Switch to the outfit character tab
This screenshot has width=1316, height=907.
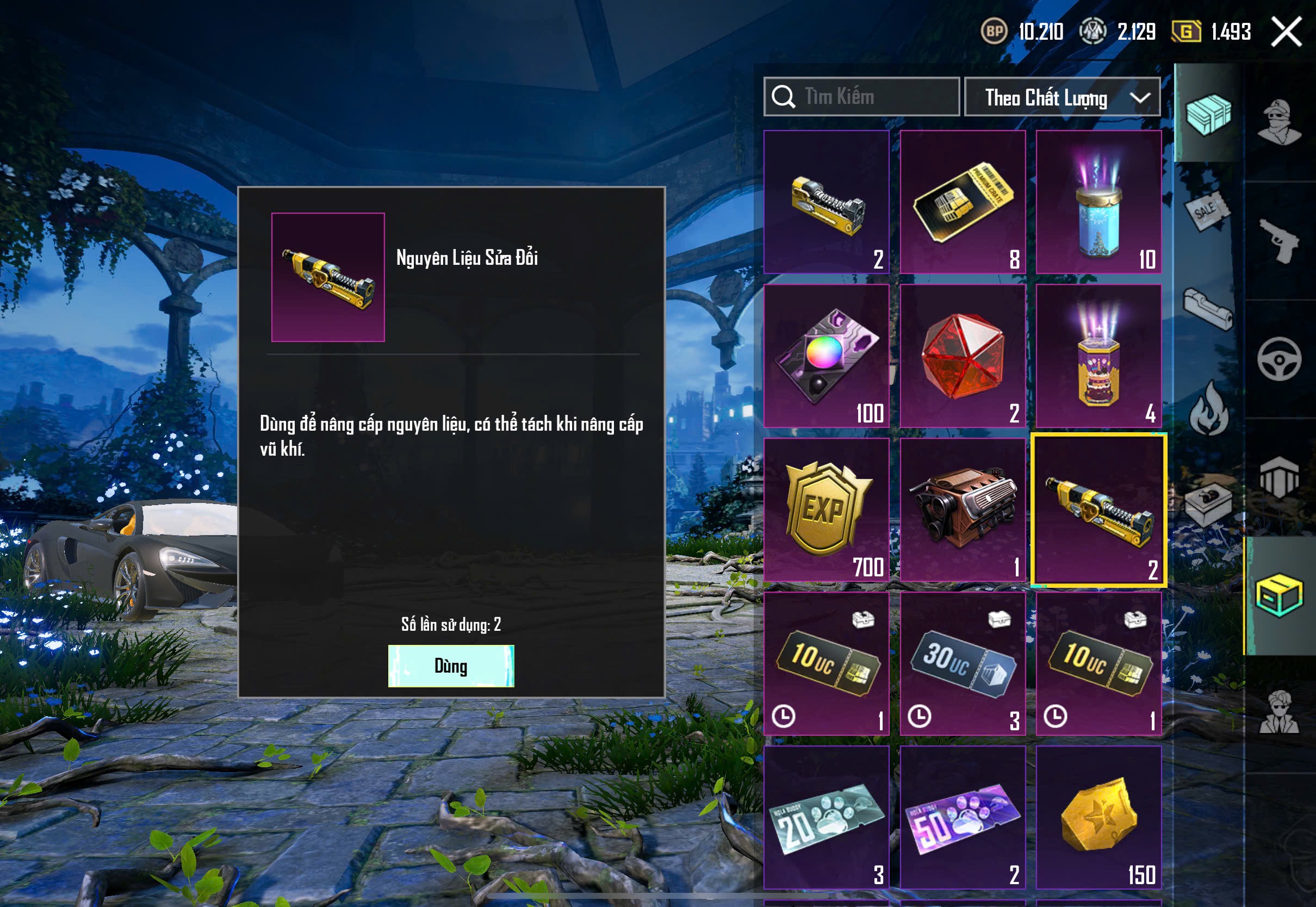tap(1279, 123)
